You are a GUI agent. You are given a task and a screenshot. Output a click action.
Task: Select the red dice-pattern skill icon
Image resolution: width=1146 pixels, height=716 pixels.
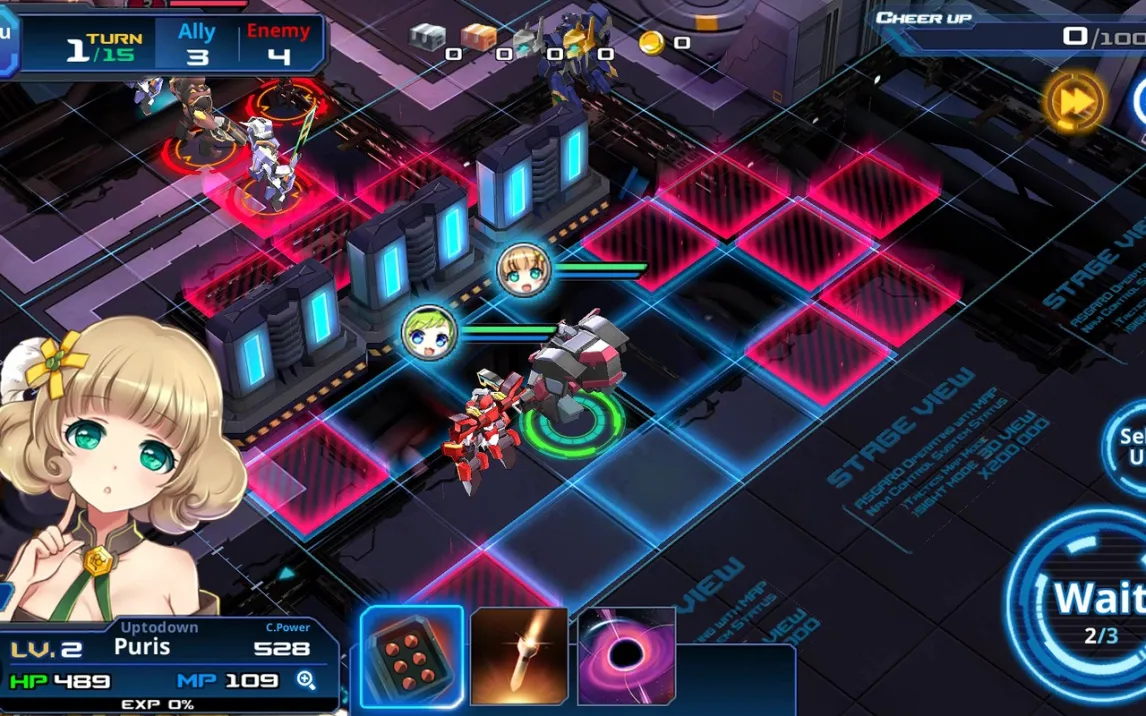click(412, 656)
